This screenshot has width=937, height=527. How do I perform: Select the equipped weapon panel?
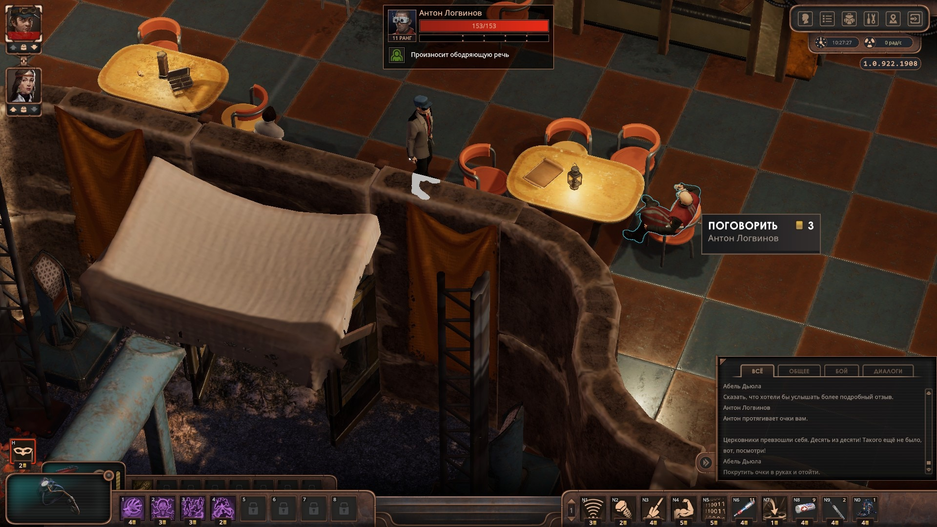click(58, 497)
